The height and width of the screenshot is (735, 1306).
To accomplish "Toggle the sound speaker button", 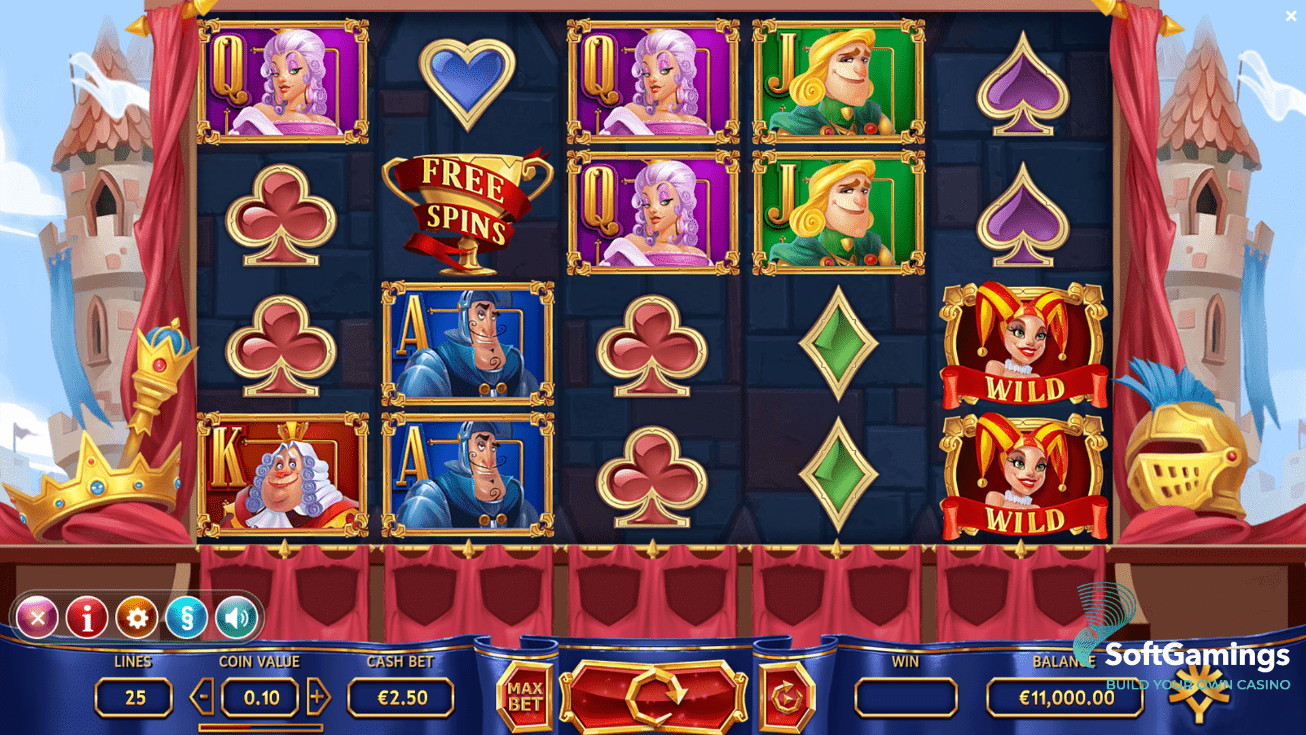I will (236, 619).
